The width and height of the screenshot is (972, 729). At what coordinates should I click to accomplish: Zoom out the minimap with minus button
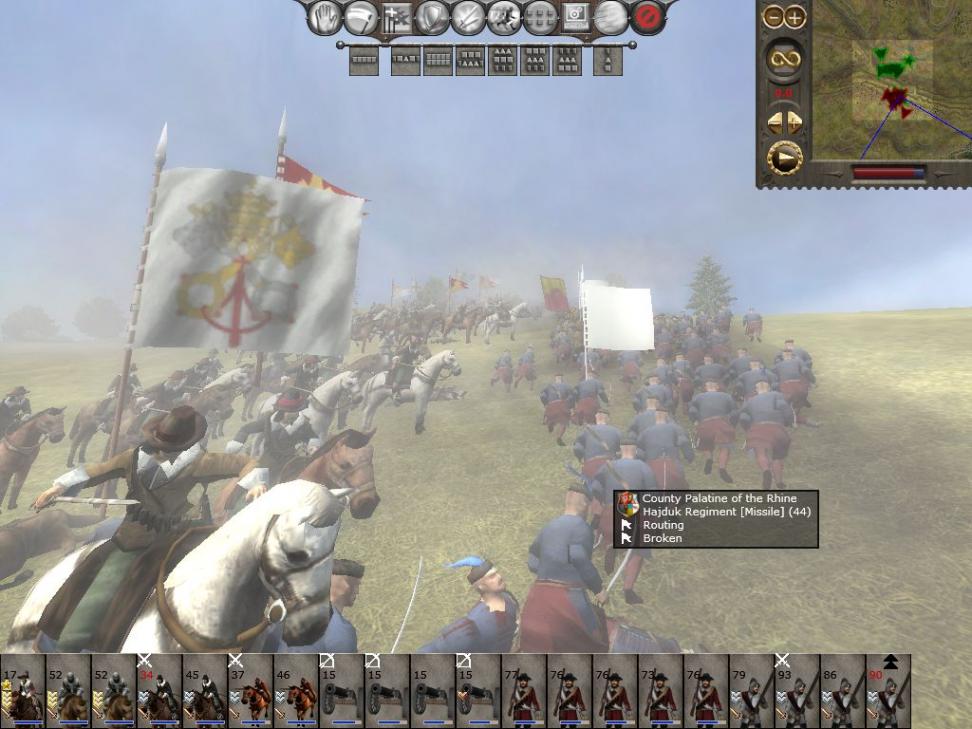pyautogui.click(x=773, y=17)
